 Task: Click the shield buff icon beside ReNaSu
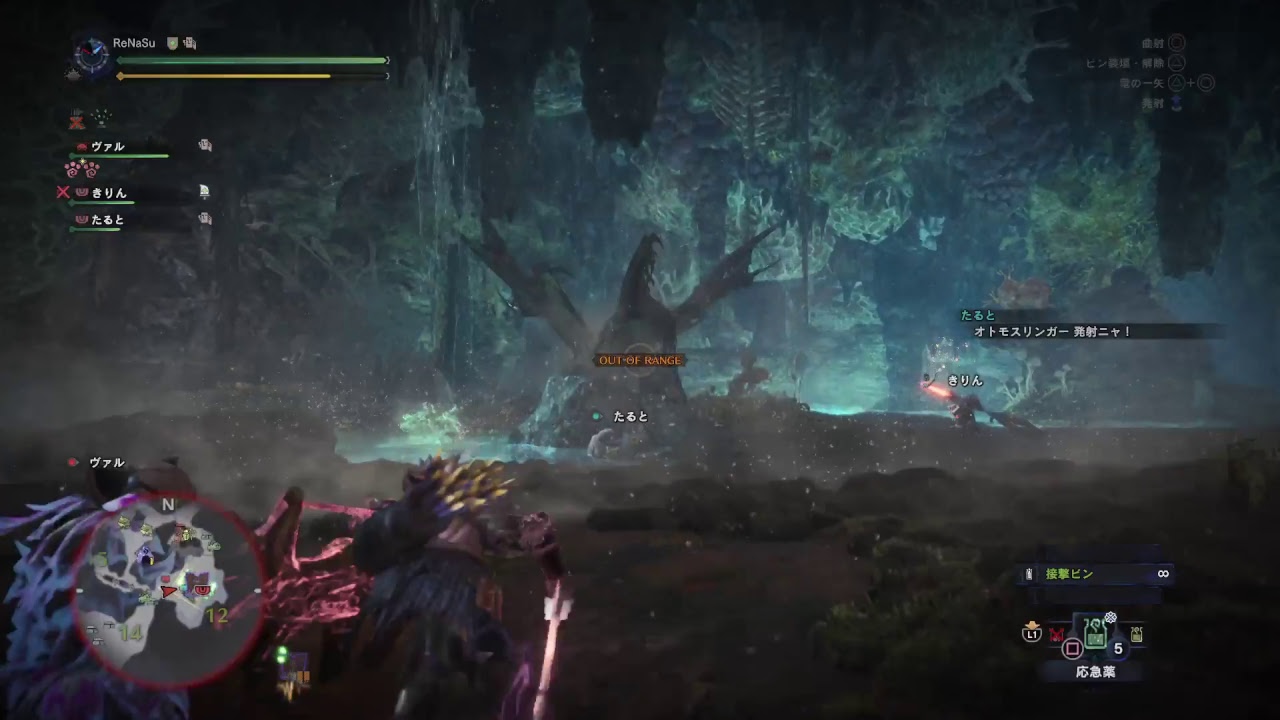pyautogui.click(x=172, y=43)
